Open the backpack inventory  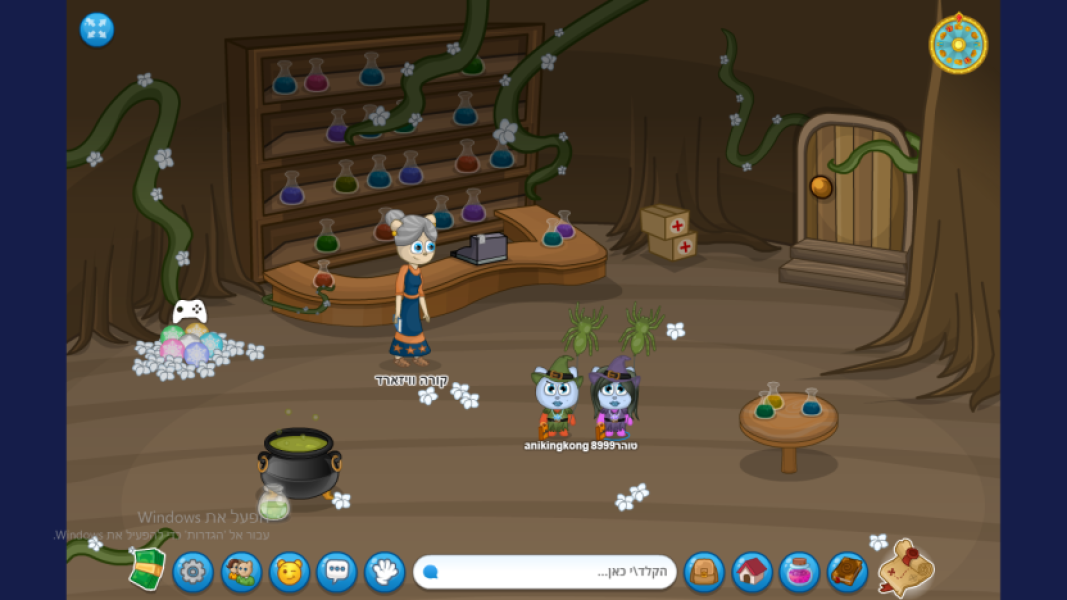coord(704,572)
